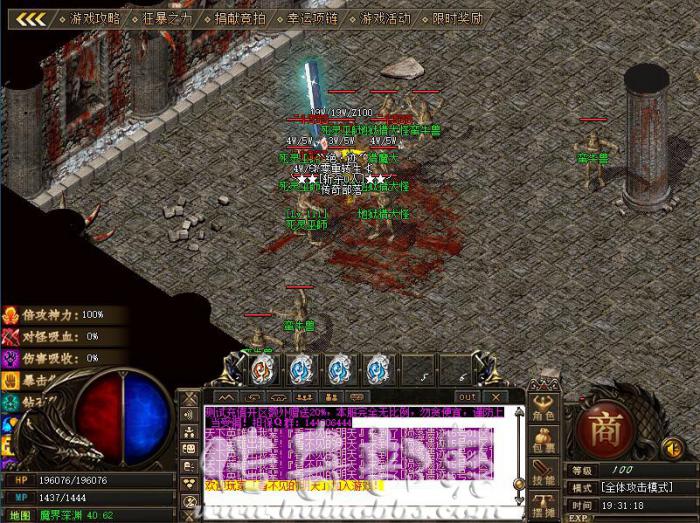Open the 包裹 bag inventory
Screen dimensions: 700x523
tap(544, 443)
